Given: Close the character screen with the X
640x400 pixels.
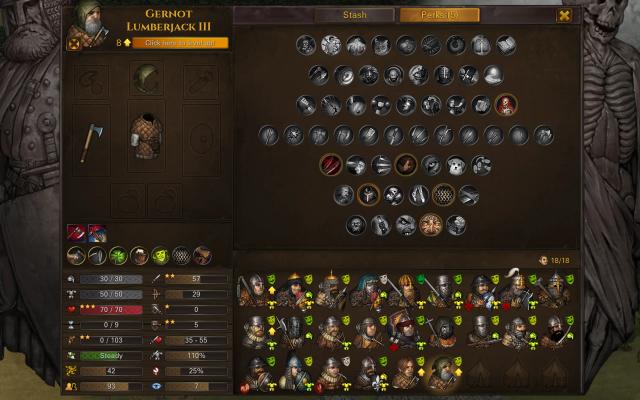Looking at the screenshot, I should 565,15.
